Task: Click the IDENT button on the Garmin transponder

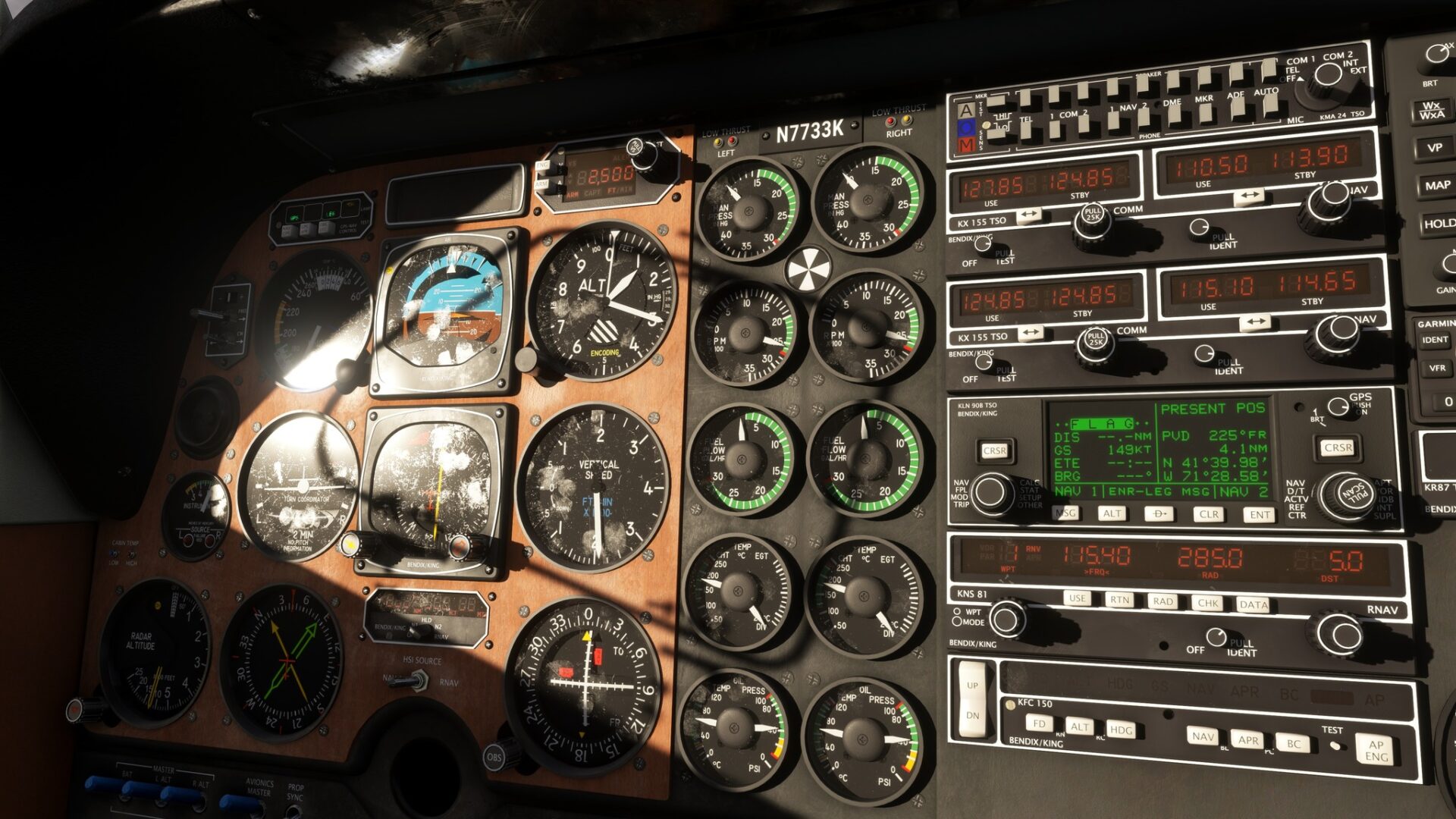Action: [x=1435, y=340]
